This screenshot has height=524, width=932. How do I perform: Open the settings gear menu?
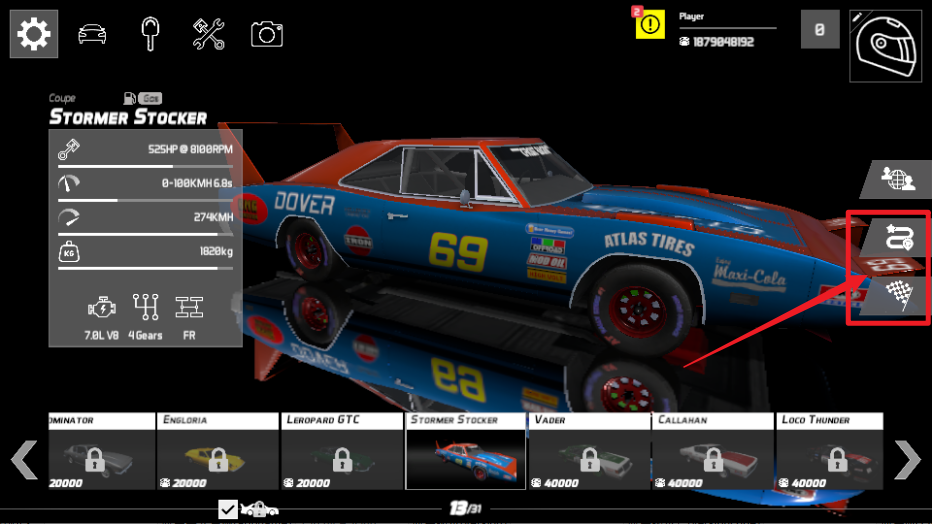[33, 35]
